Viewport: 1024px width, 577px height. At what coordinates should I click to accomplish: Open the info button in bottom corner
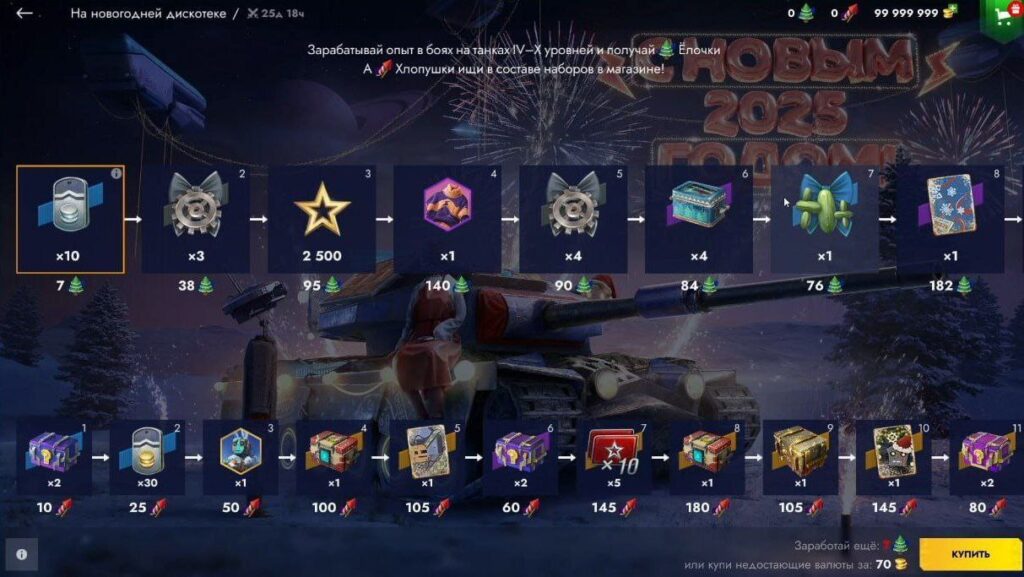[21, 553]
